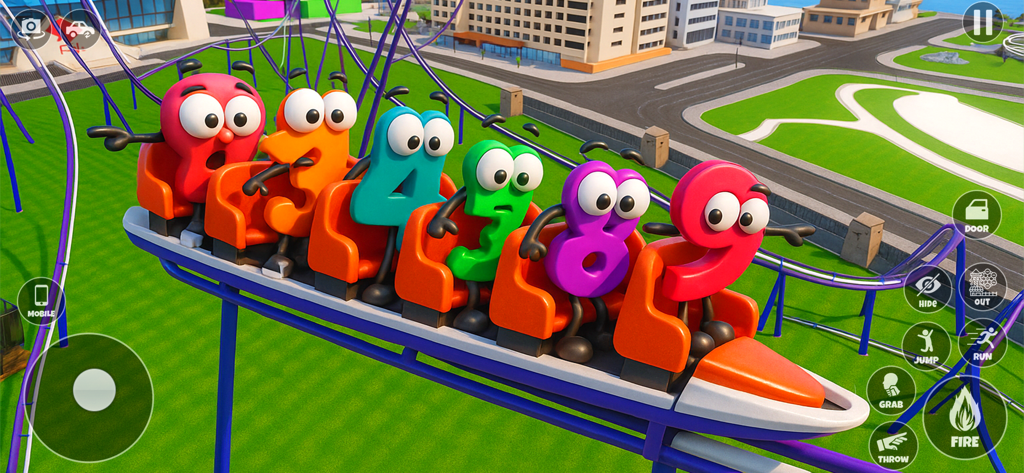Click the virtual movement joystick

94,389
